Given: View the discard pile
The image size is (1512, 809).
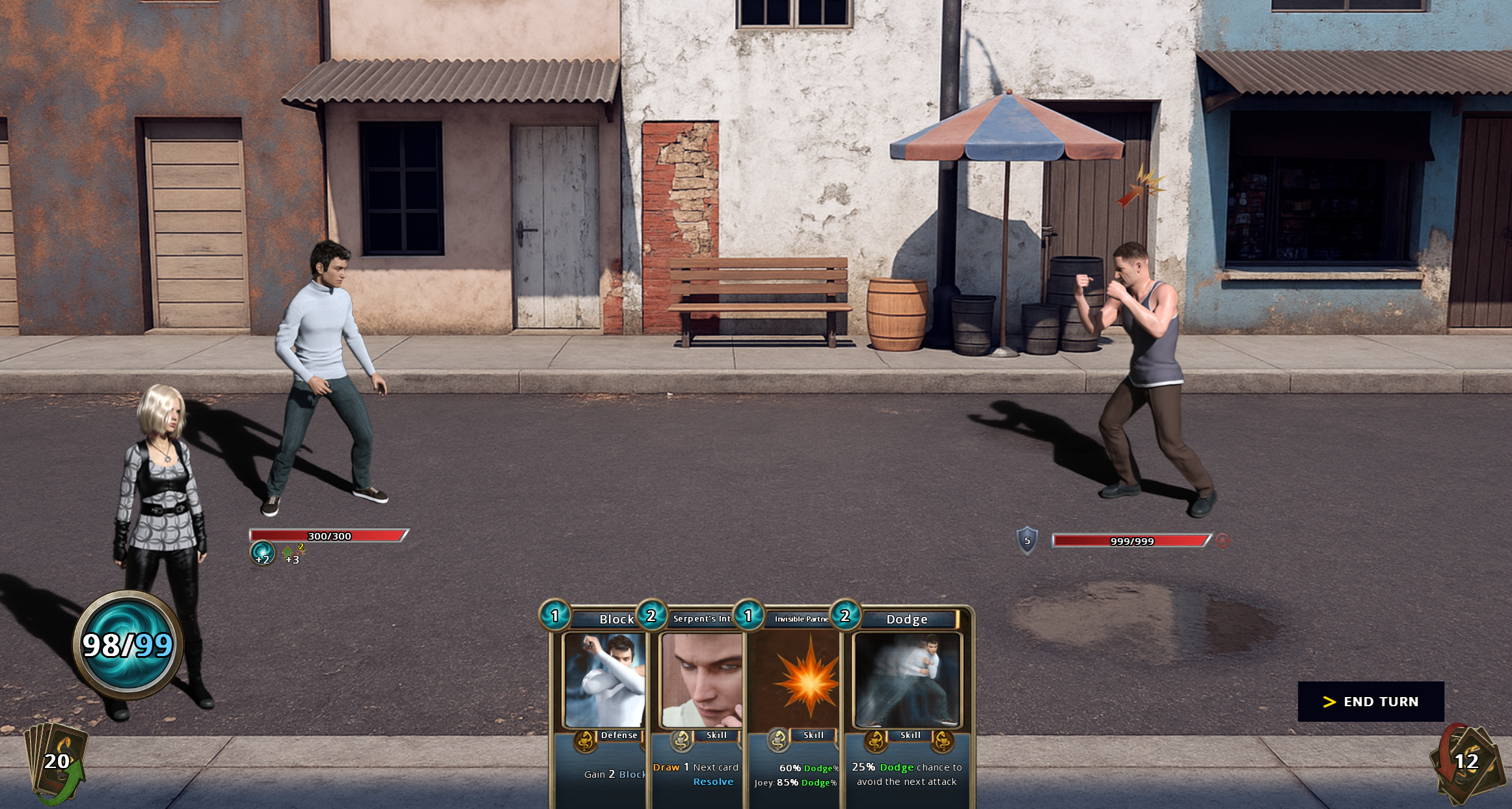Looking at the screenshot, I should point(1466,761).
